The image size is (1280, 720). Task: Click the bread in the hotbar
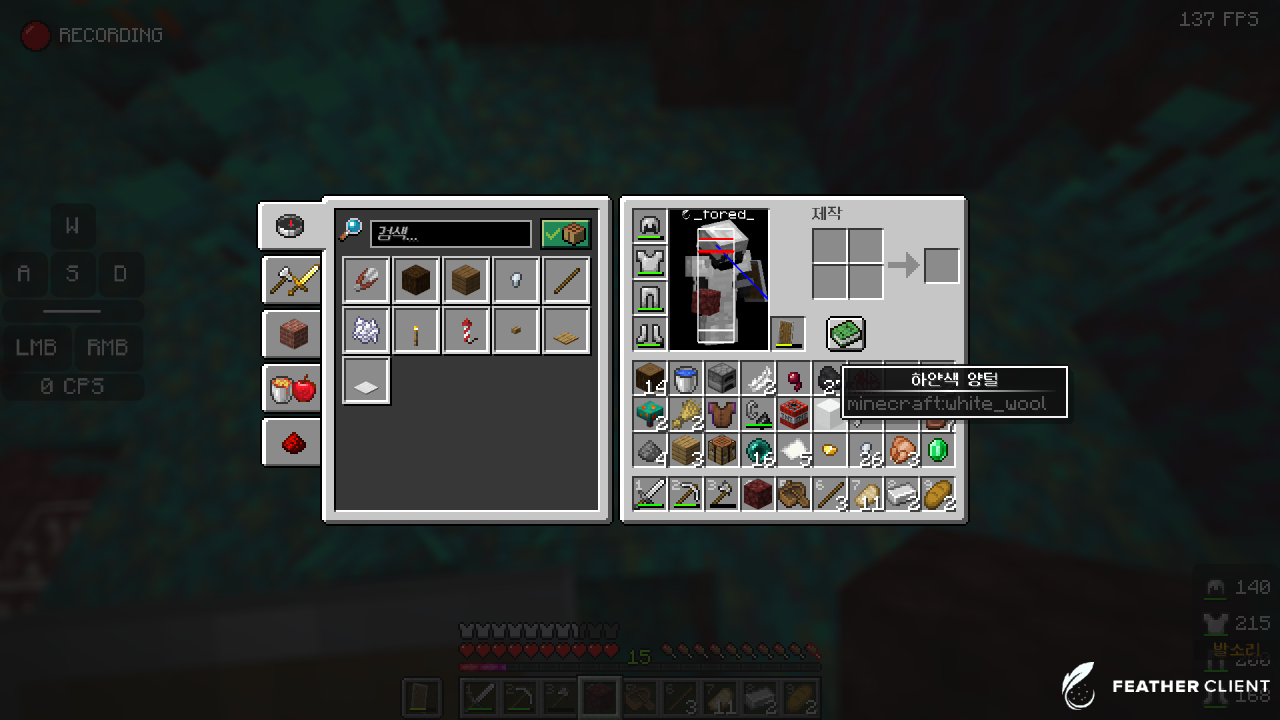pyautogui.click(x=938, y=494)
